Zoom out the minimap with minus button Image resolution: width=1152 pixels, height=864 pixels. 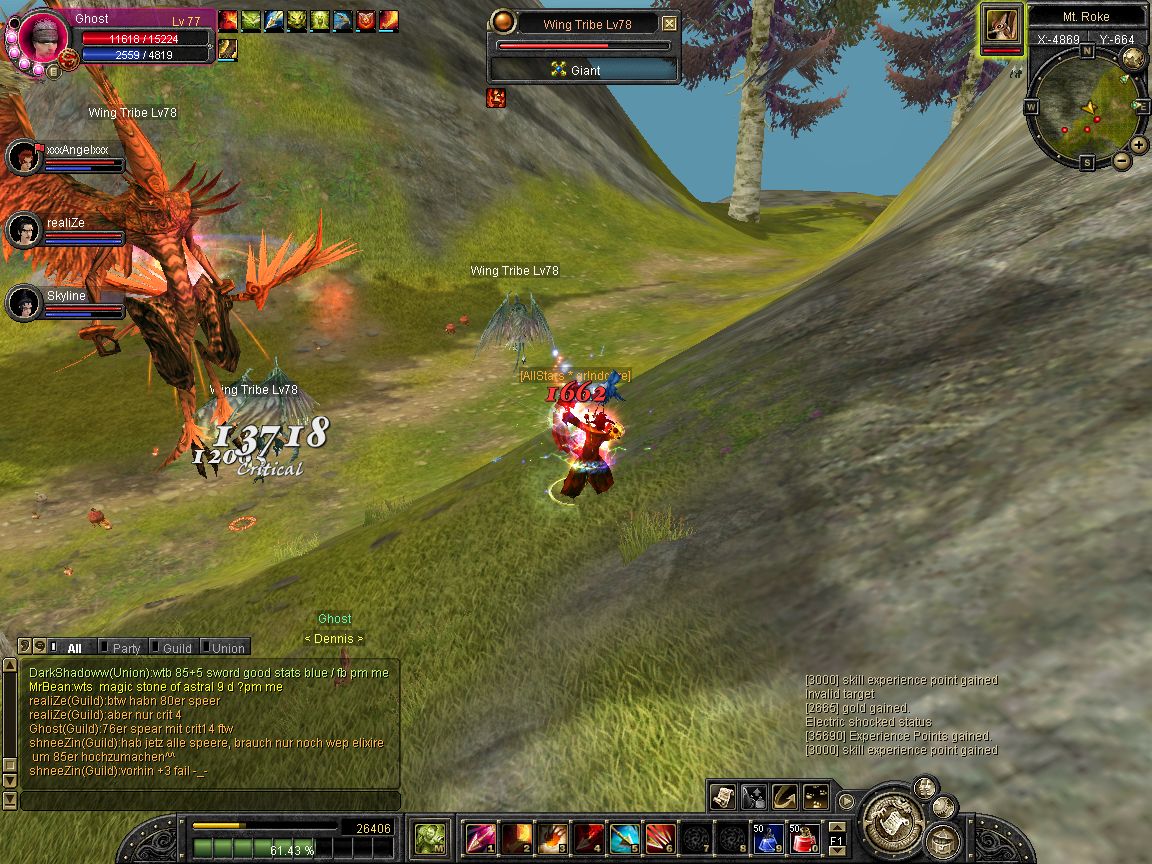pyautogui.click(x=1121, y=160)
